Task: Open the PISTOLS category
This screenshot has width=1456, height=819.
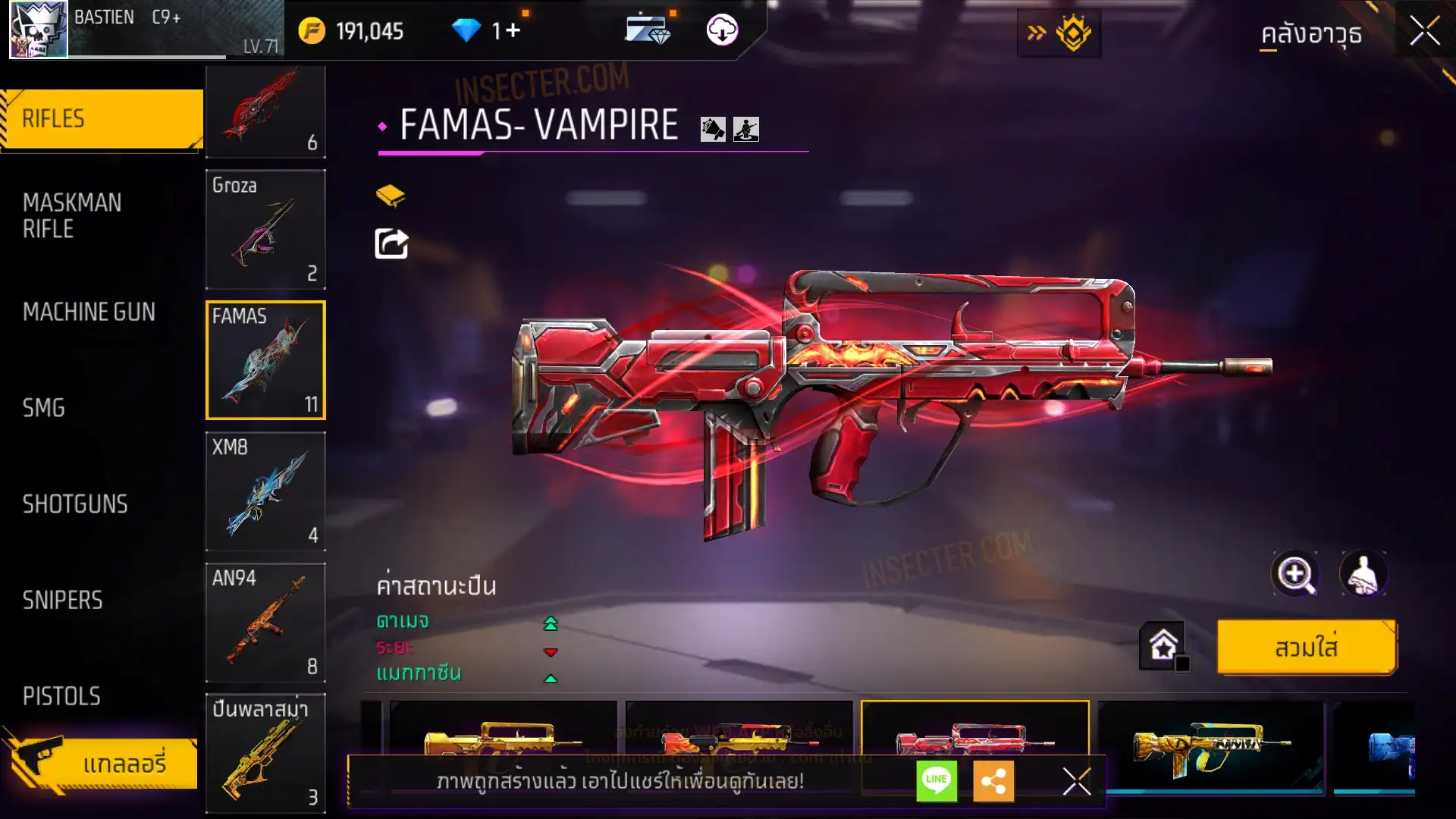Action: pyautogui.click(x=61, y=696)
